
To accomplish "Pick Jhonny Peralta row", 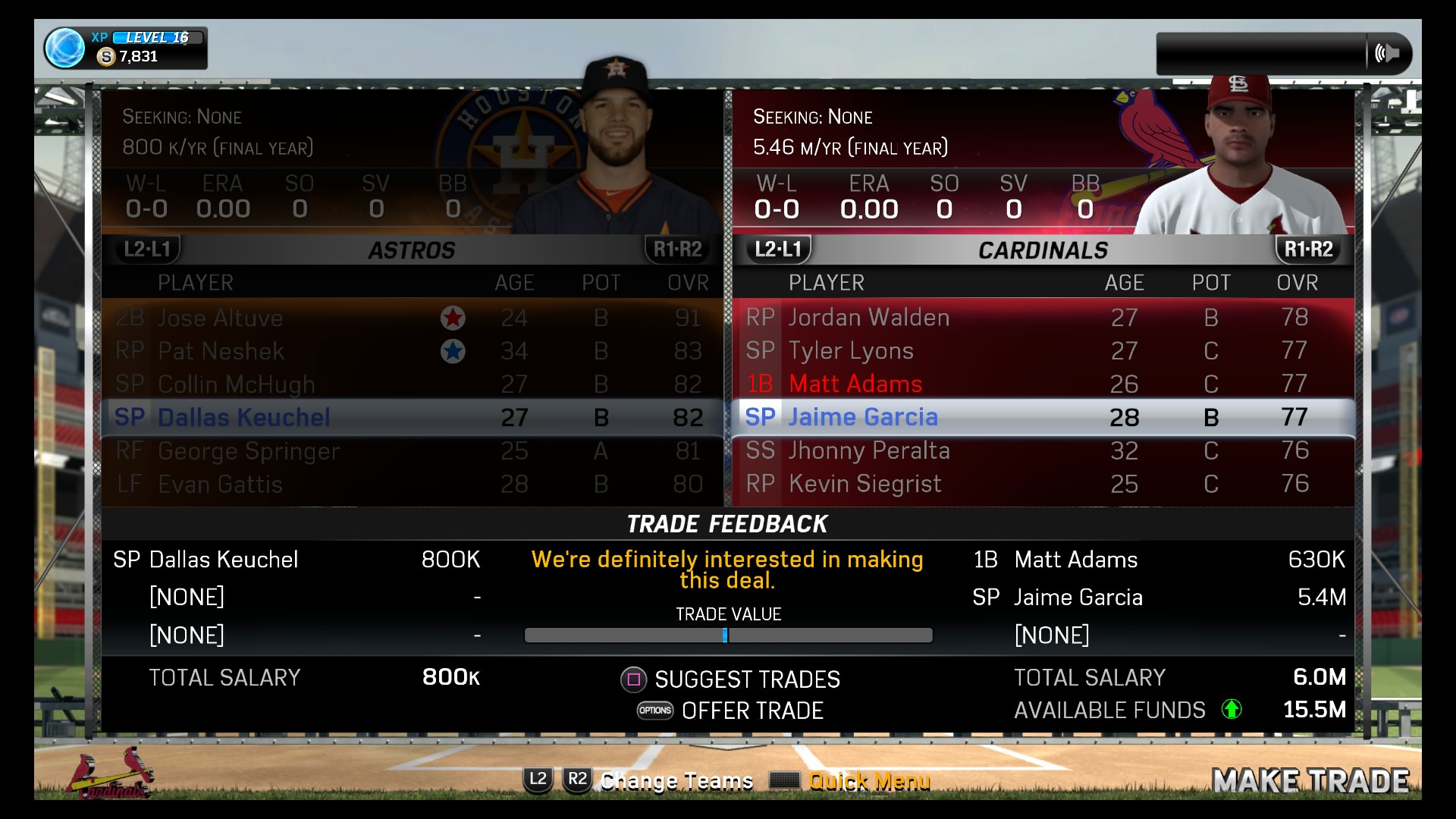I will click(868, 450).
